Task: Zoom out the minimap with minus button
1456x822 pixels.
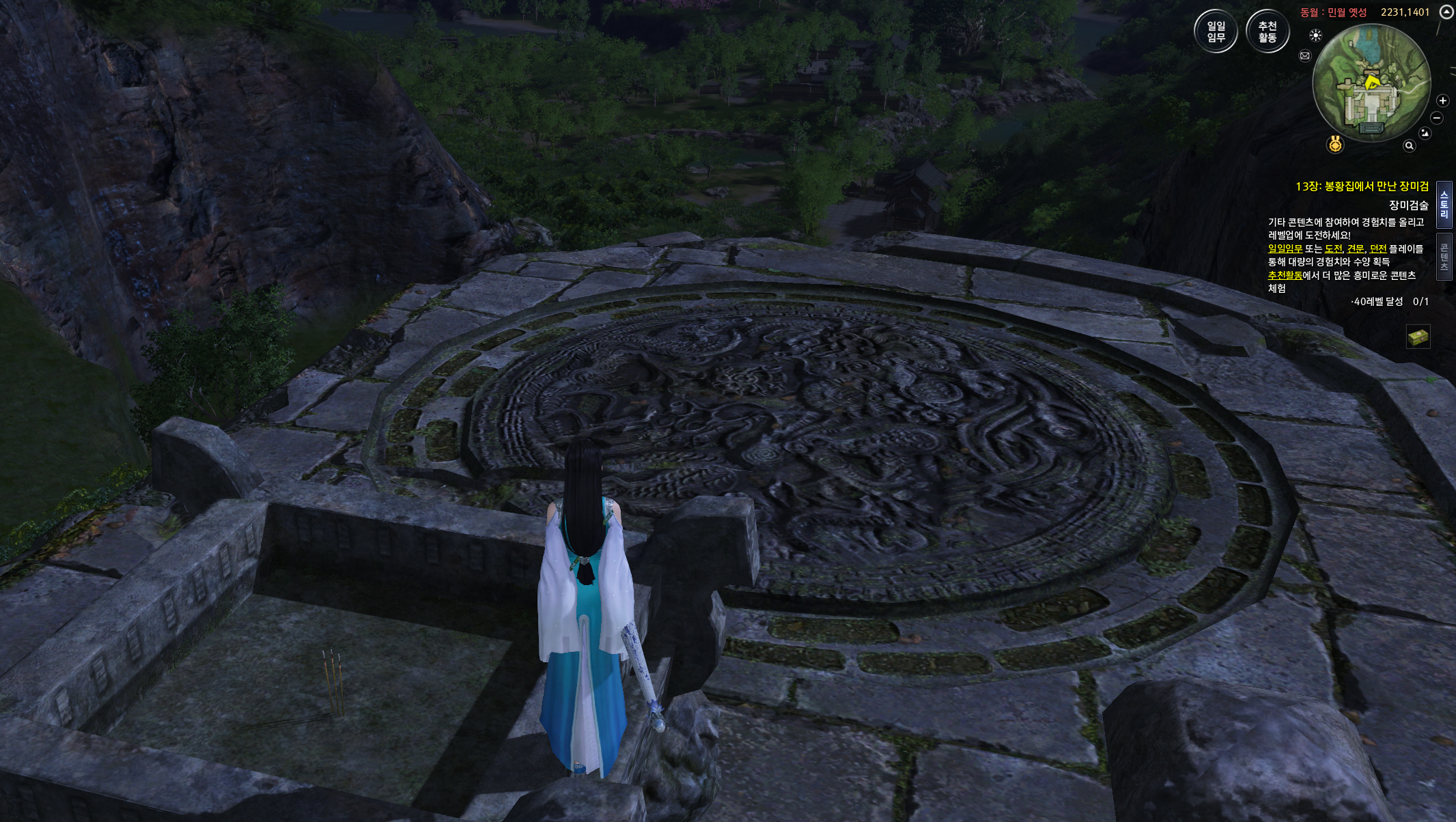Action: point(1437,118)
